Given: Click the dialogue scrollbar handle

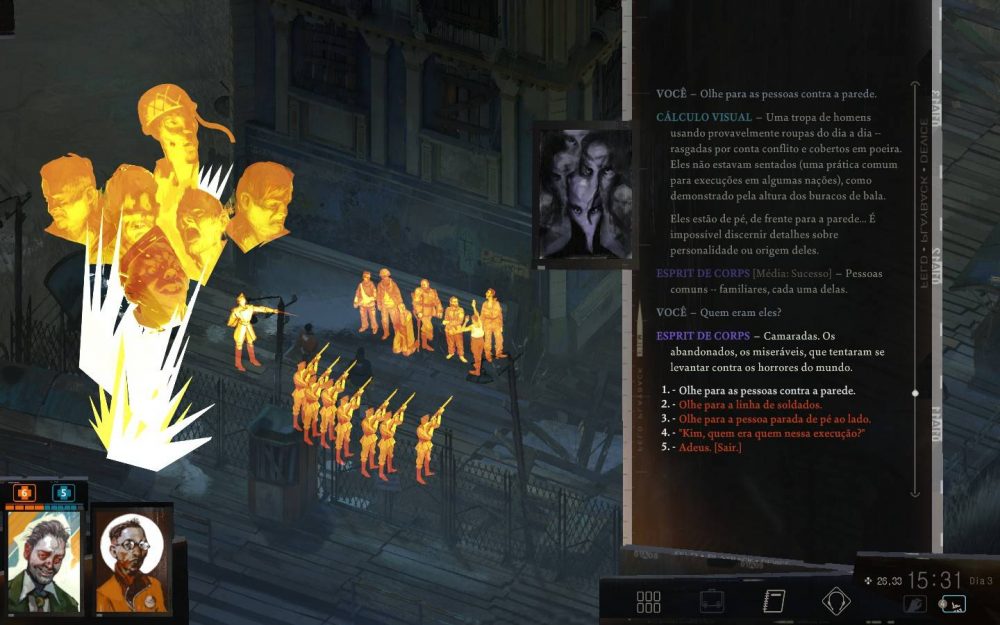Looking at the screenshot, I should click(915, 393).
